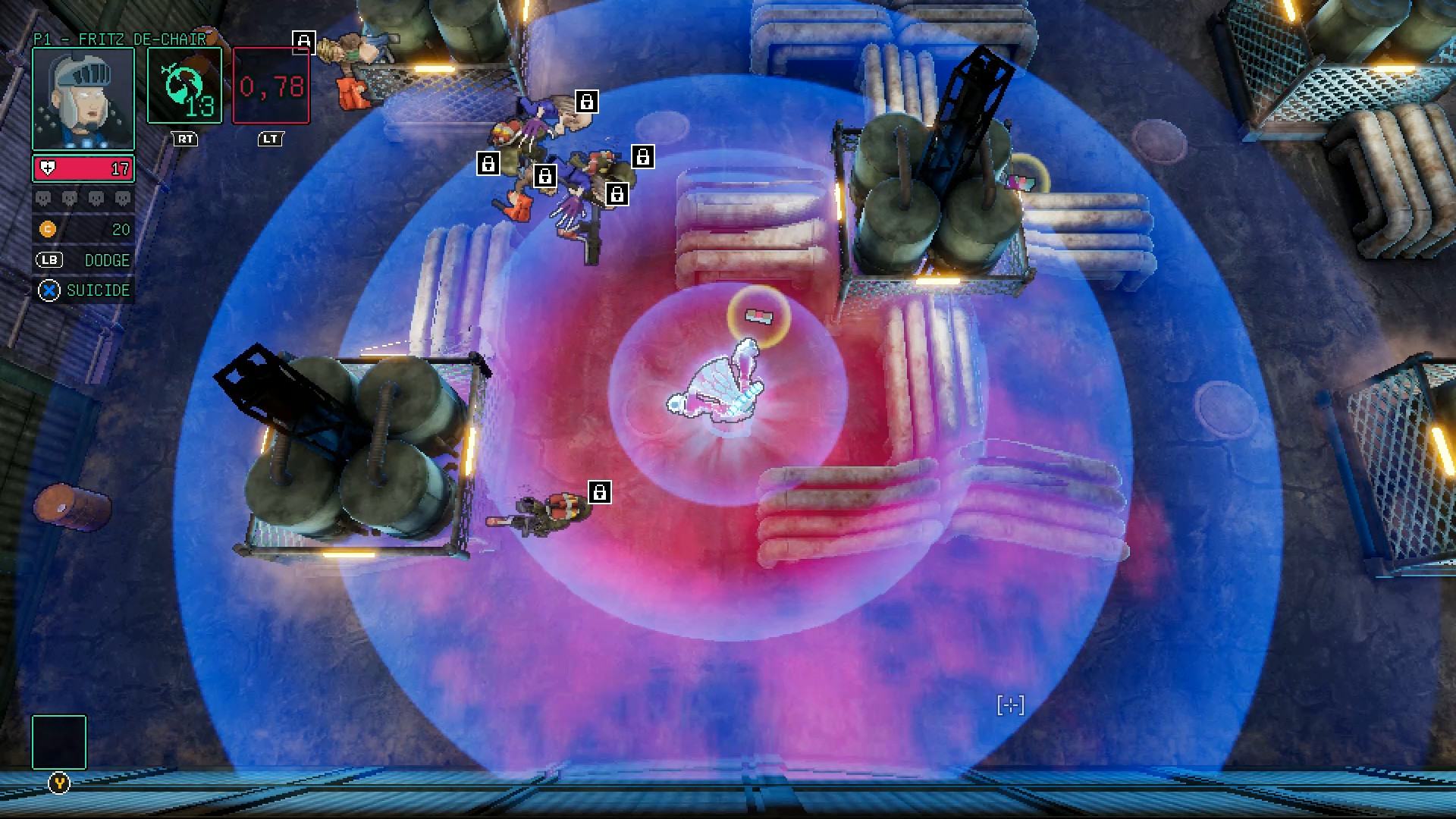The height and width of the screenshot is (819, 1456).
Task: Click the [+] crosshair marker near bottom right
Action: coord(1012,705)
